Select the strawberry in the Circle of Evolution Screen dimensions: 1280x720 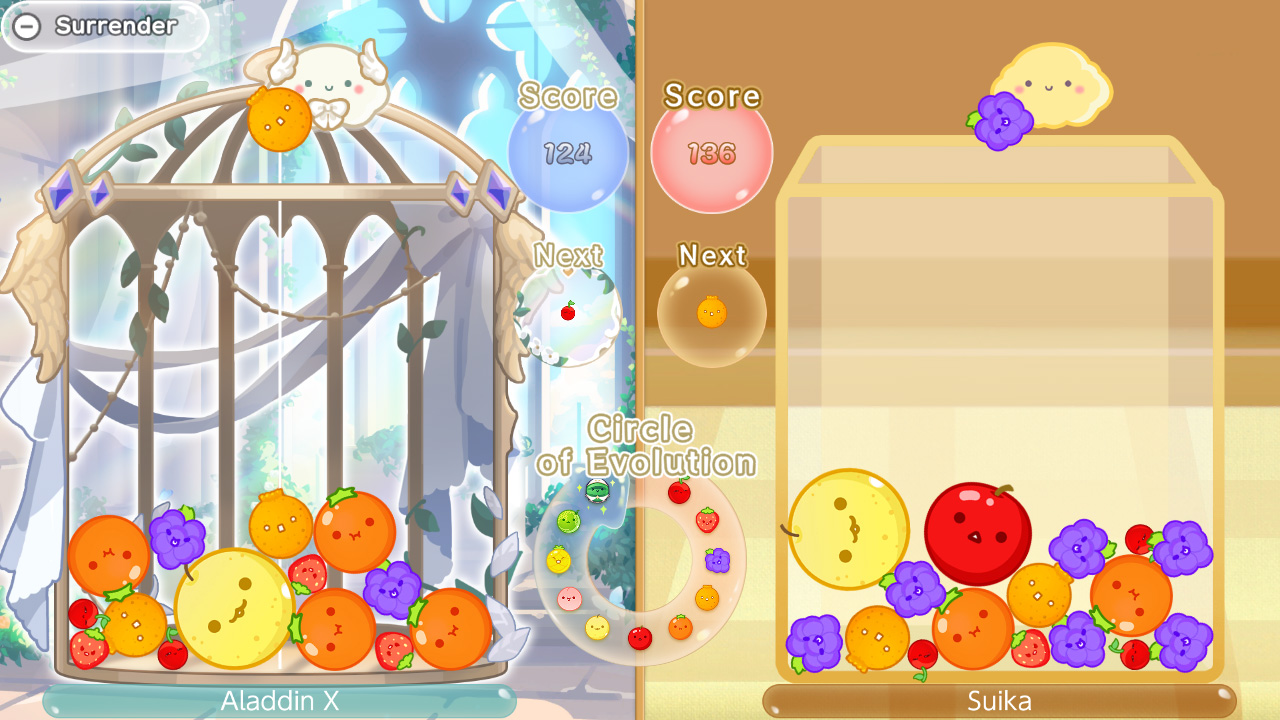706,521
